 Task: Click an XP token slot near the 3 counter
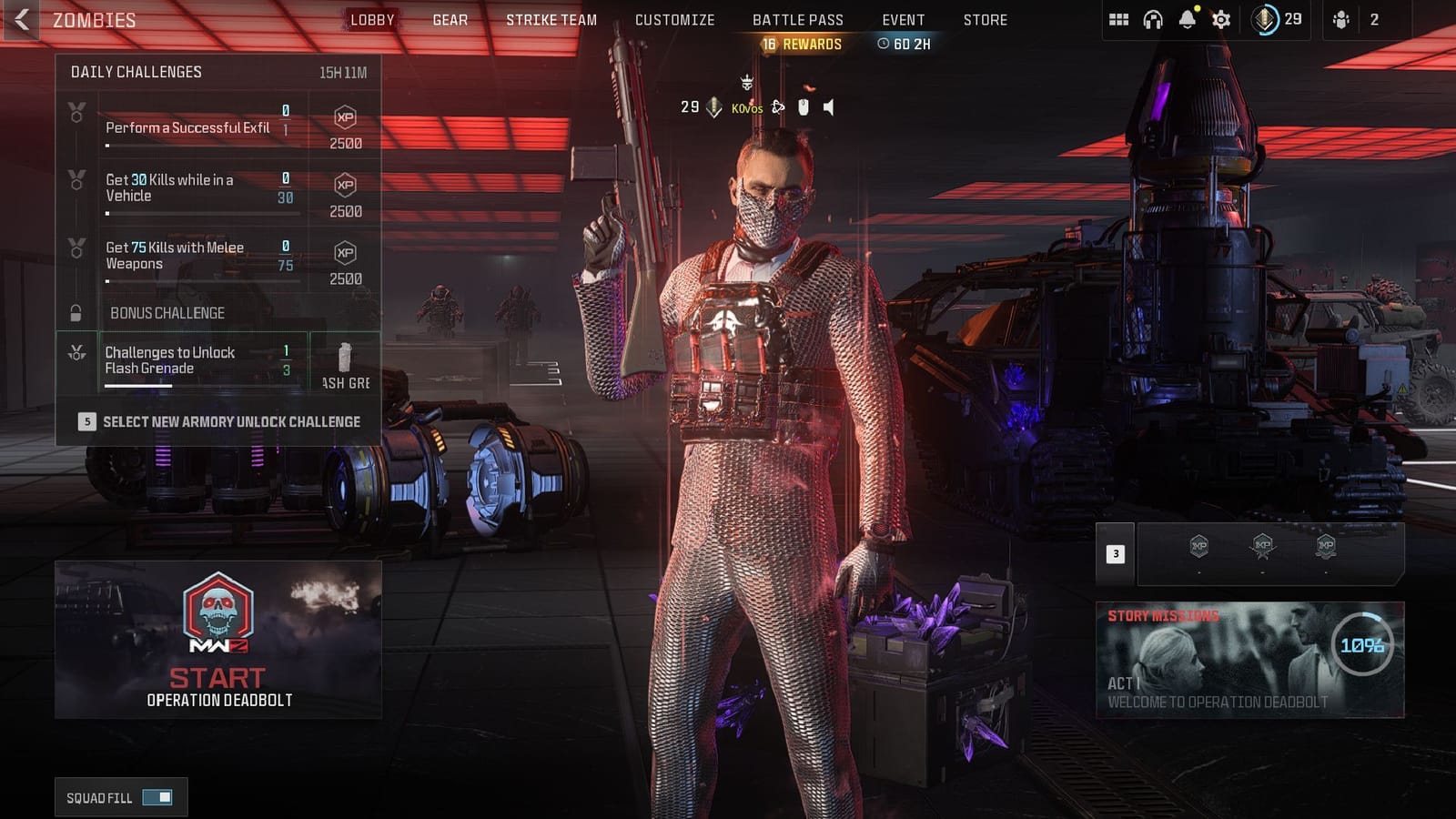tap(1198, 548)
